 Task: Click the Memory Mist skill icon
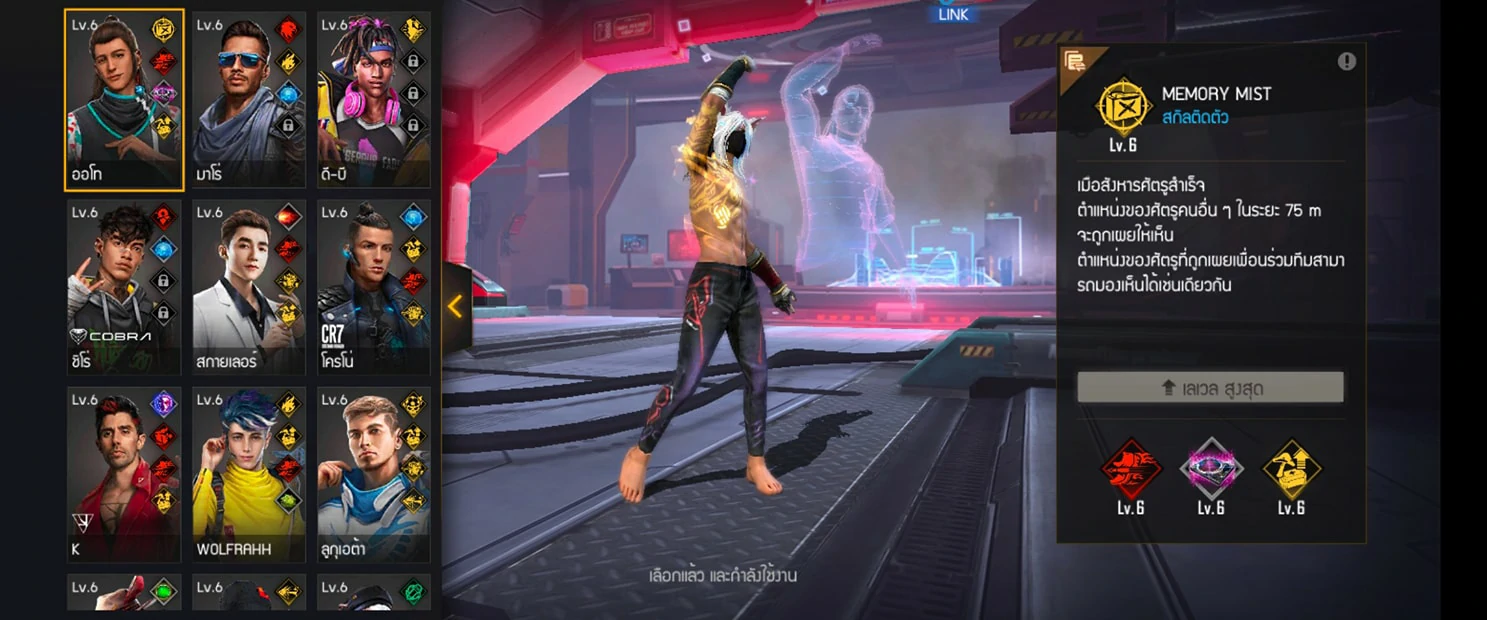point(1123,106)
